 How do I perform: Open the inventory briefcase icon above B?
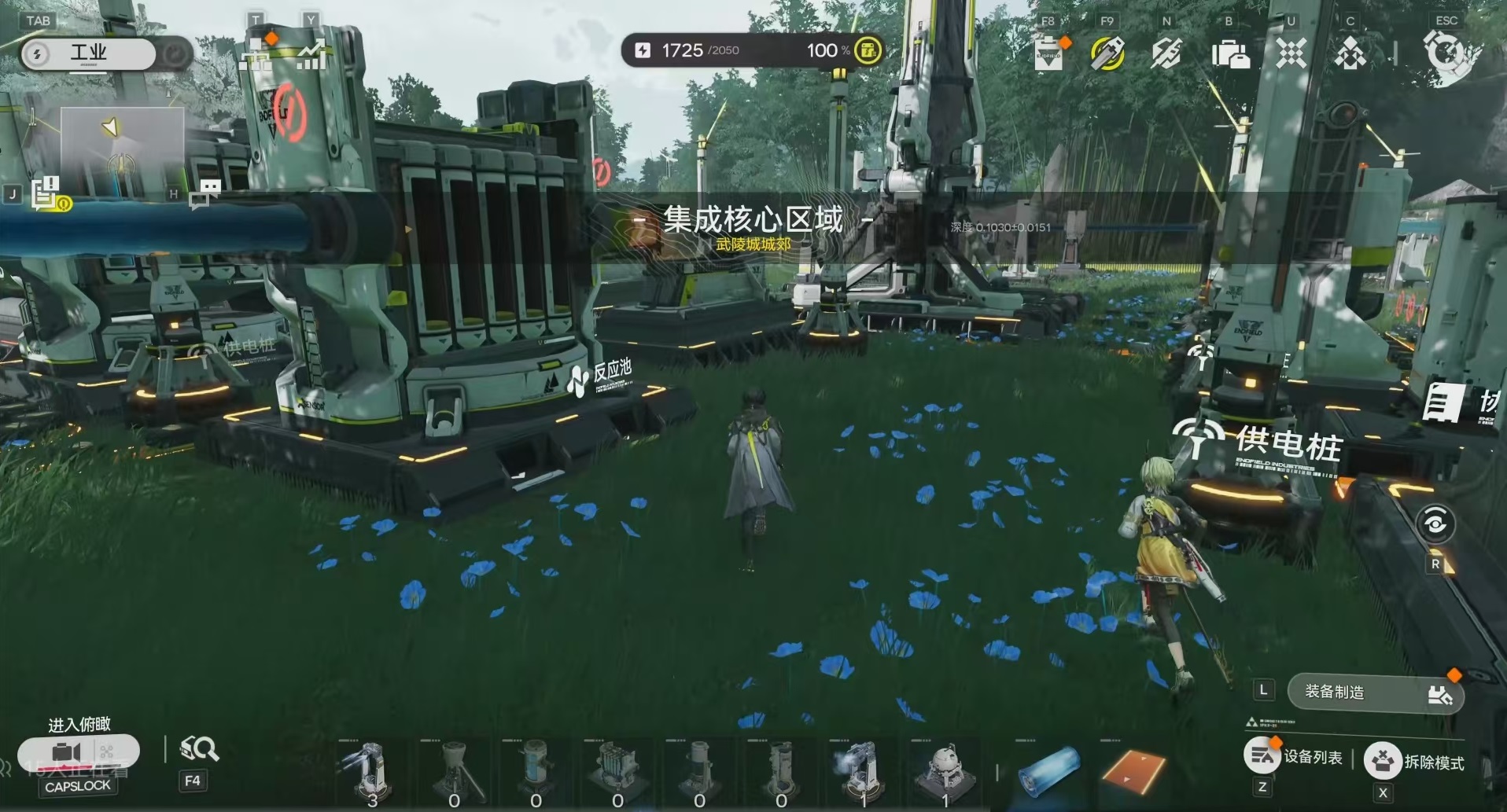pyautogui.click(x=1229, y=53)
